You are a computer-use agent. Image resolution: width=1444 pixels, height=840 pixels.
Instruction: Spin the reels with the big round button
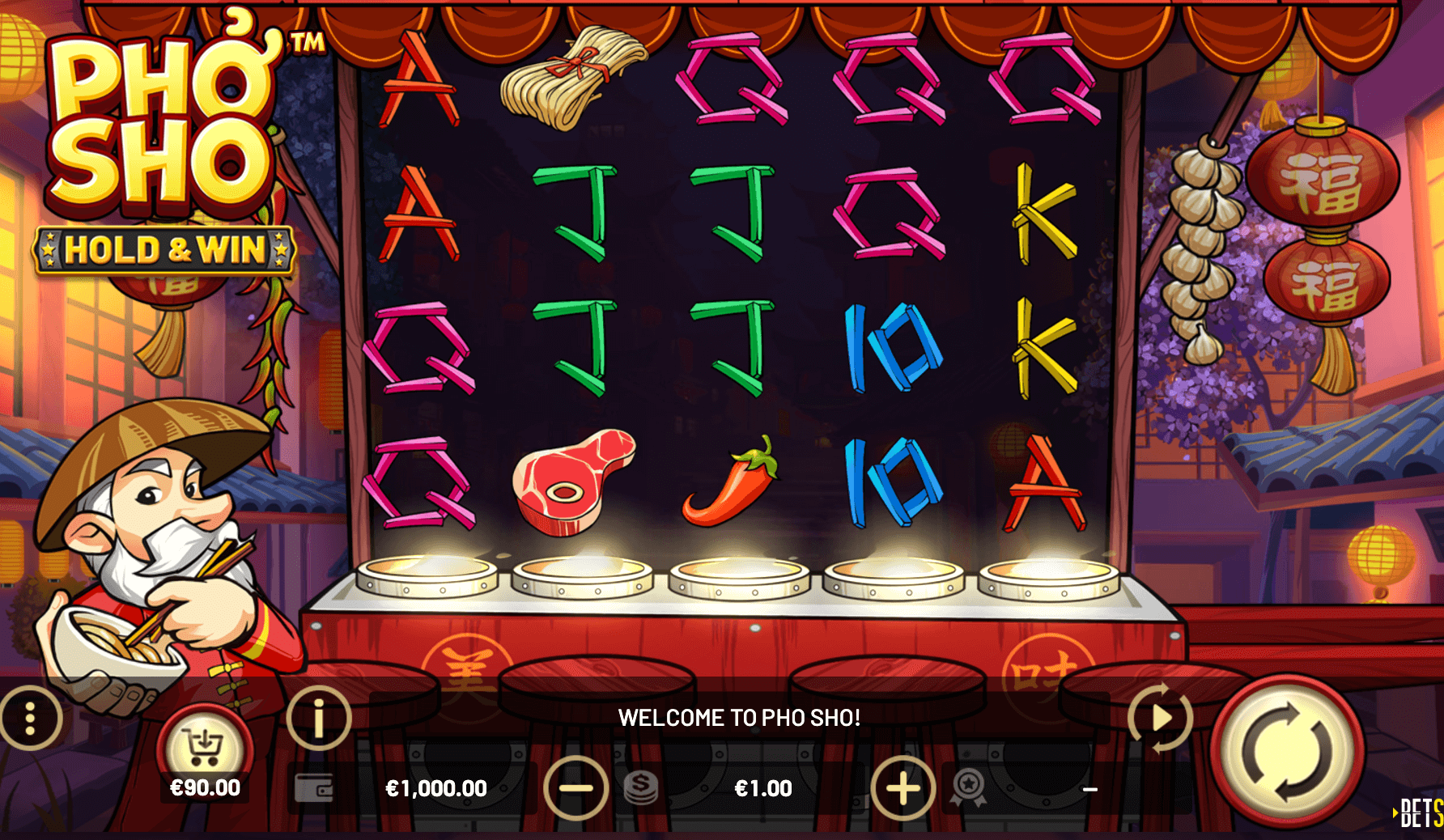coord(1287,751)
